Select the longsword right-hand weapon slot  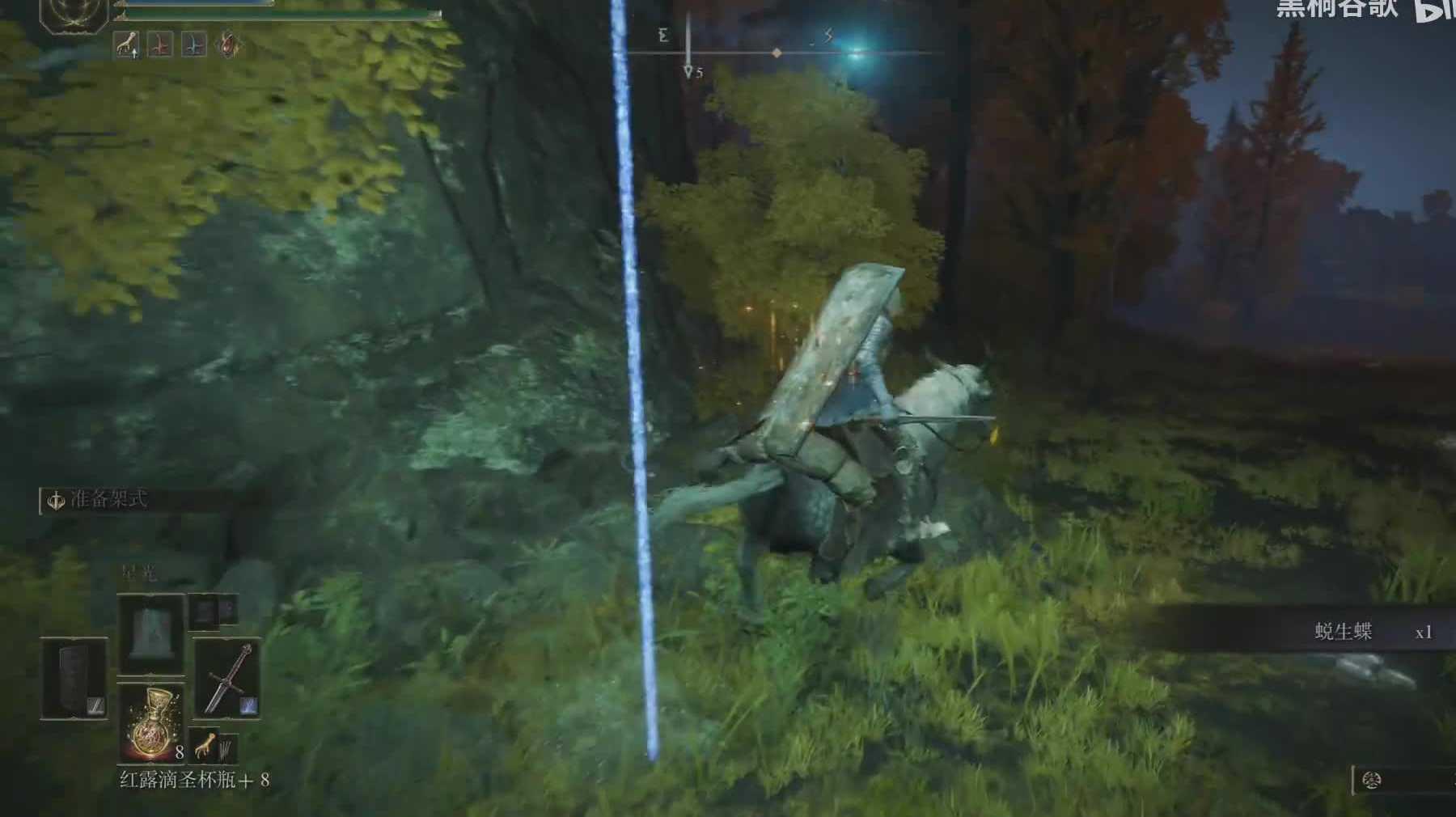tap(226, 678)
